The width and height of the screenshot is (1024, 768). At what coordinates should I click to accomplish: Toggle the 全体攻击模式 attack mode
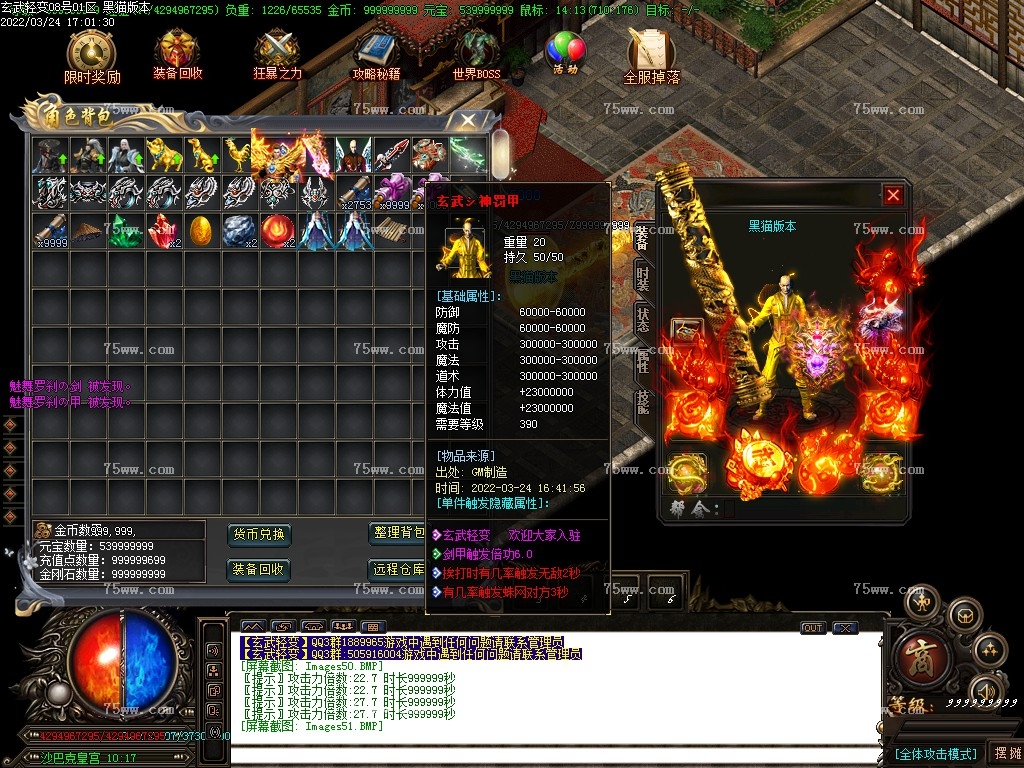[934, 753]
